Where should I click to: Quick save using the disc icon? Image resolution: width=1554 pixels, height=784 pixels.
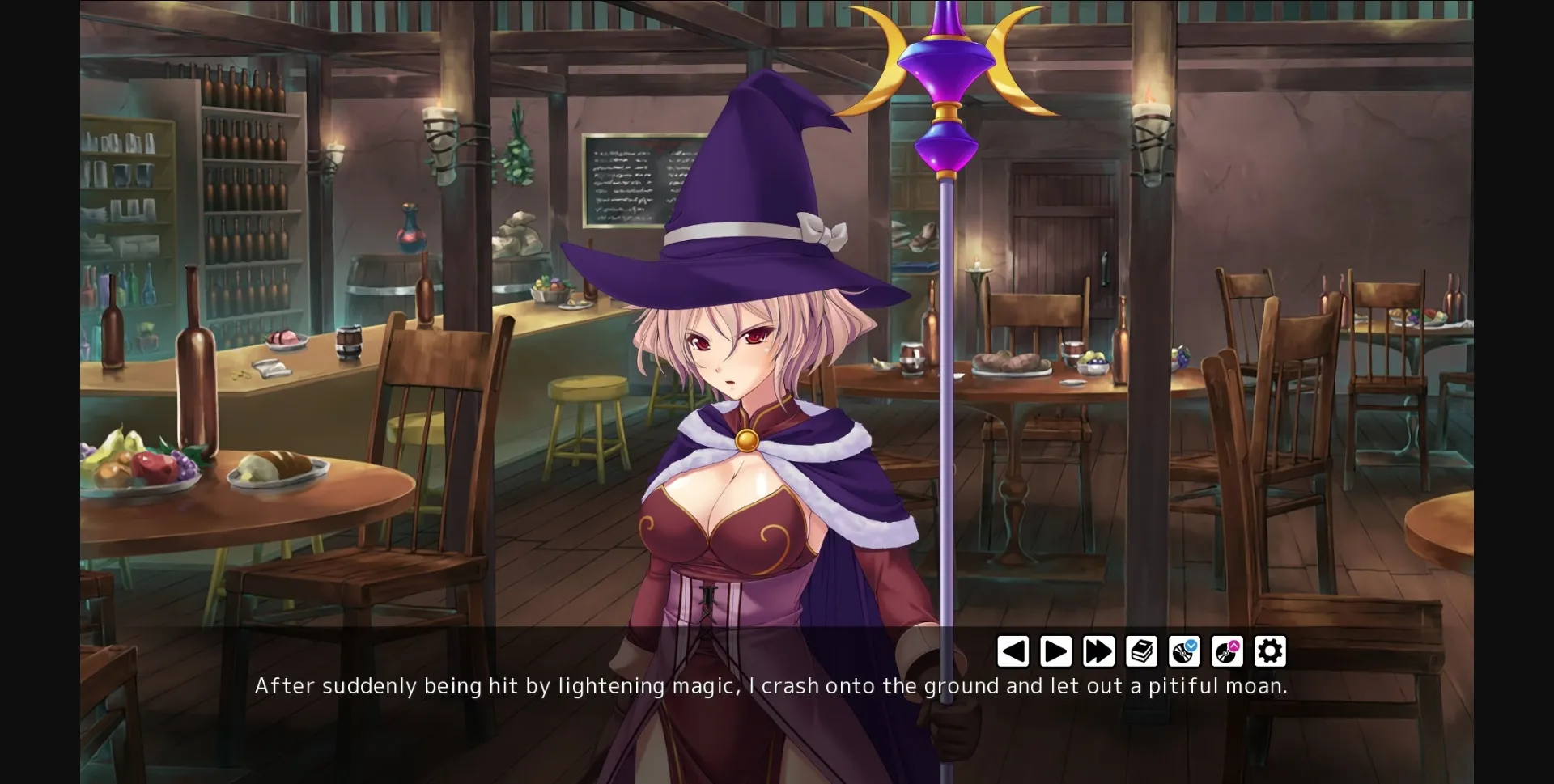pyautogui.click(x=1184, y=651)
